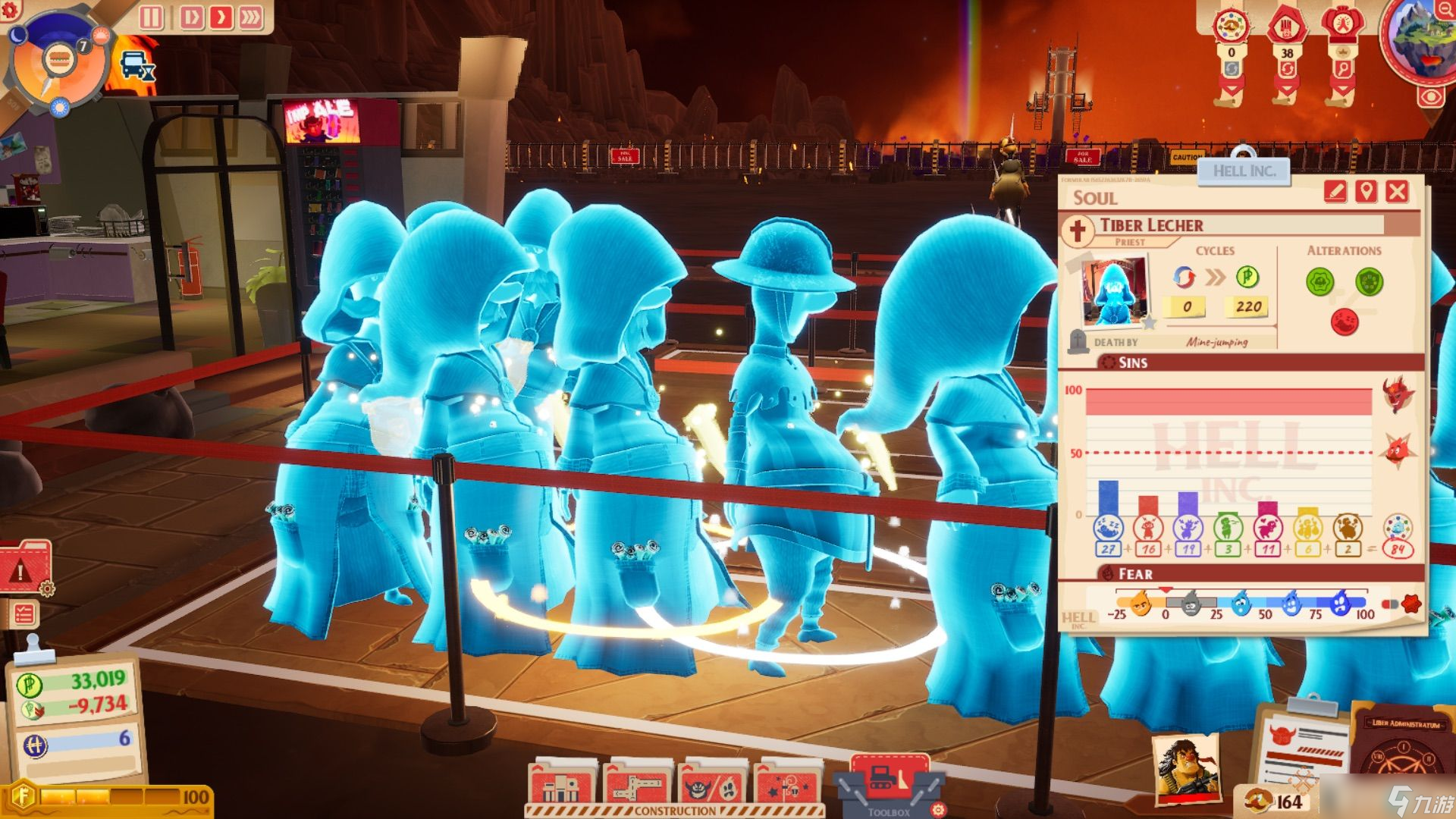Open the paths construction folder
This screenshot has height=819, width=1456.
637,786
